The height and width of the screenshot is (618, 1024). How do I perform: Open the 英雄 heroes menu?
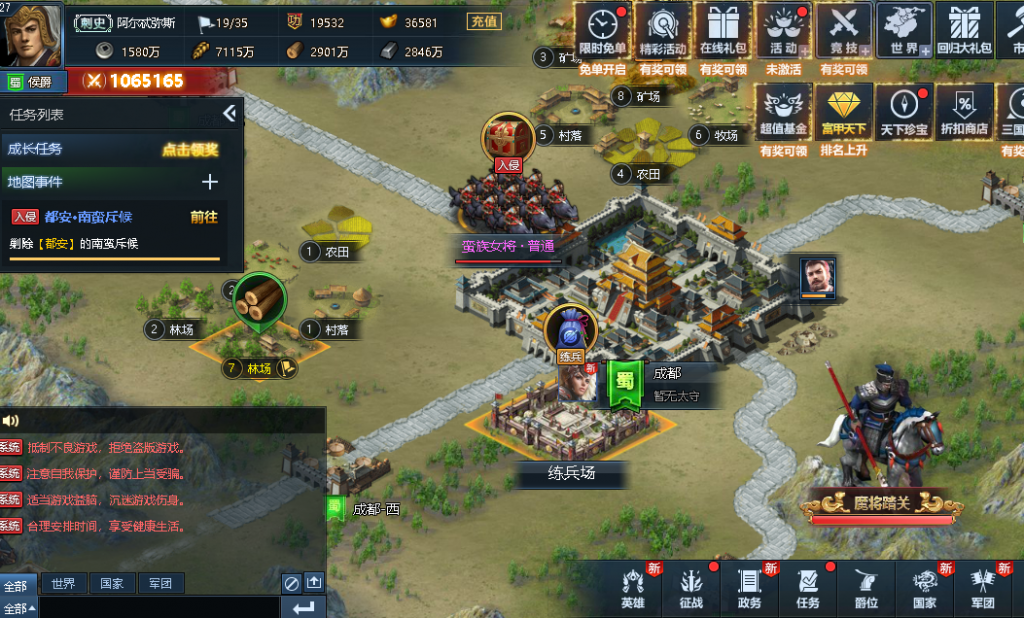click(633, 588)
